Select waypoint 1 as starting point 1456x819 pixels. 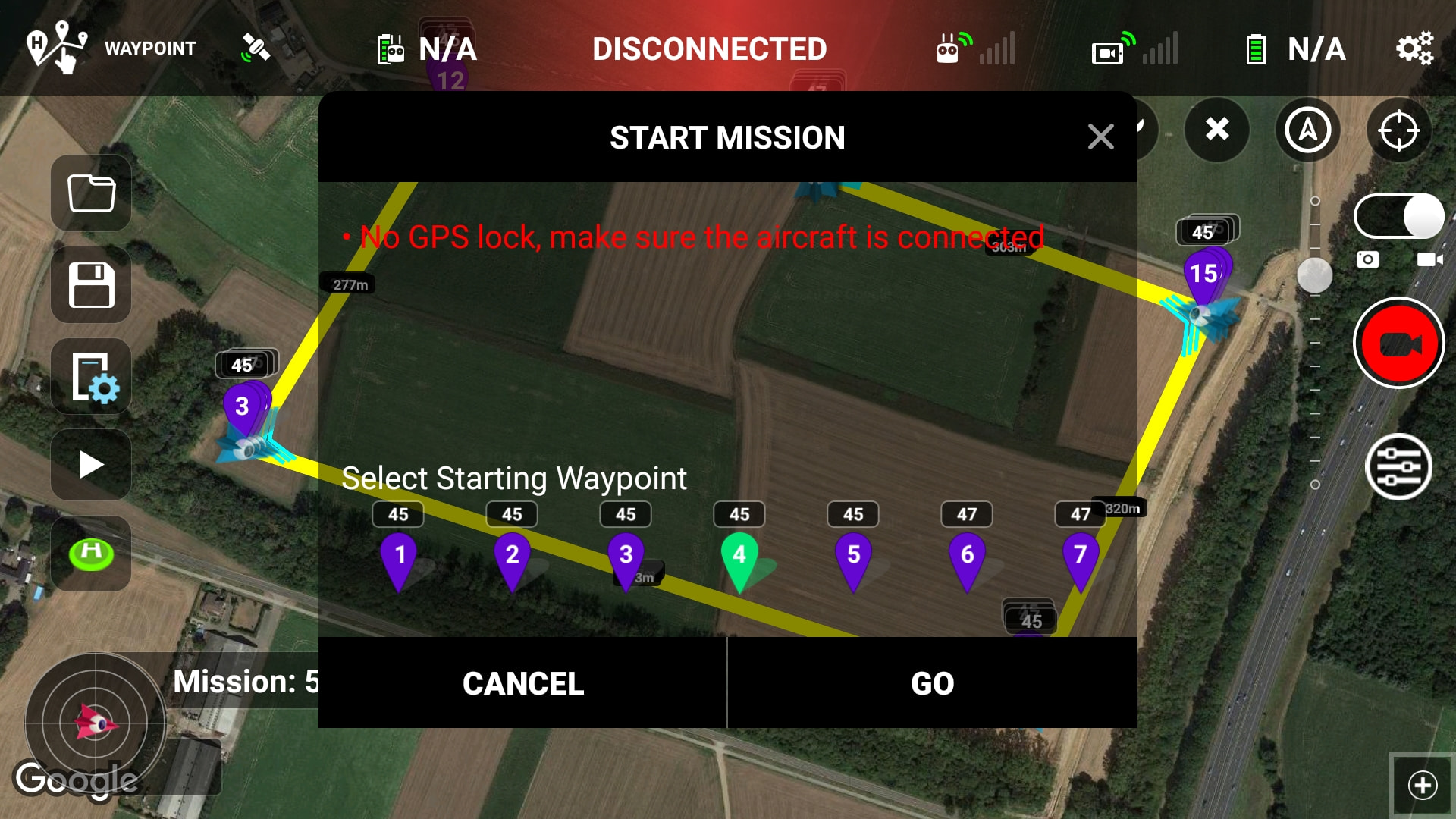point(400,558)
